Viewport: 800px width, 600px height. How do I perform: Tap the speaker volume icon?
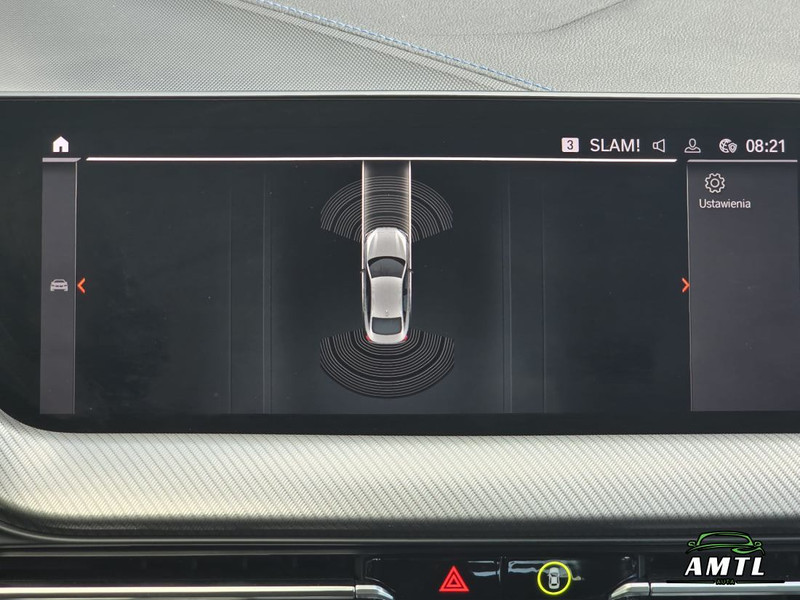(x=659, y=146)
